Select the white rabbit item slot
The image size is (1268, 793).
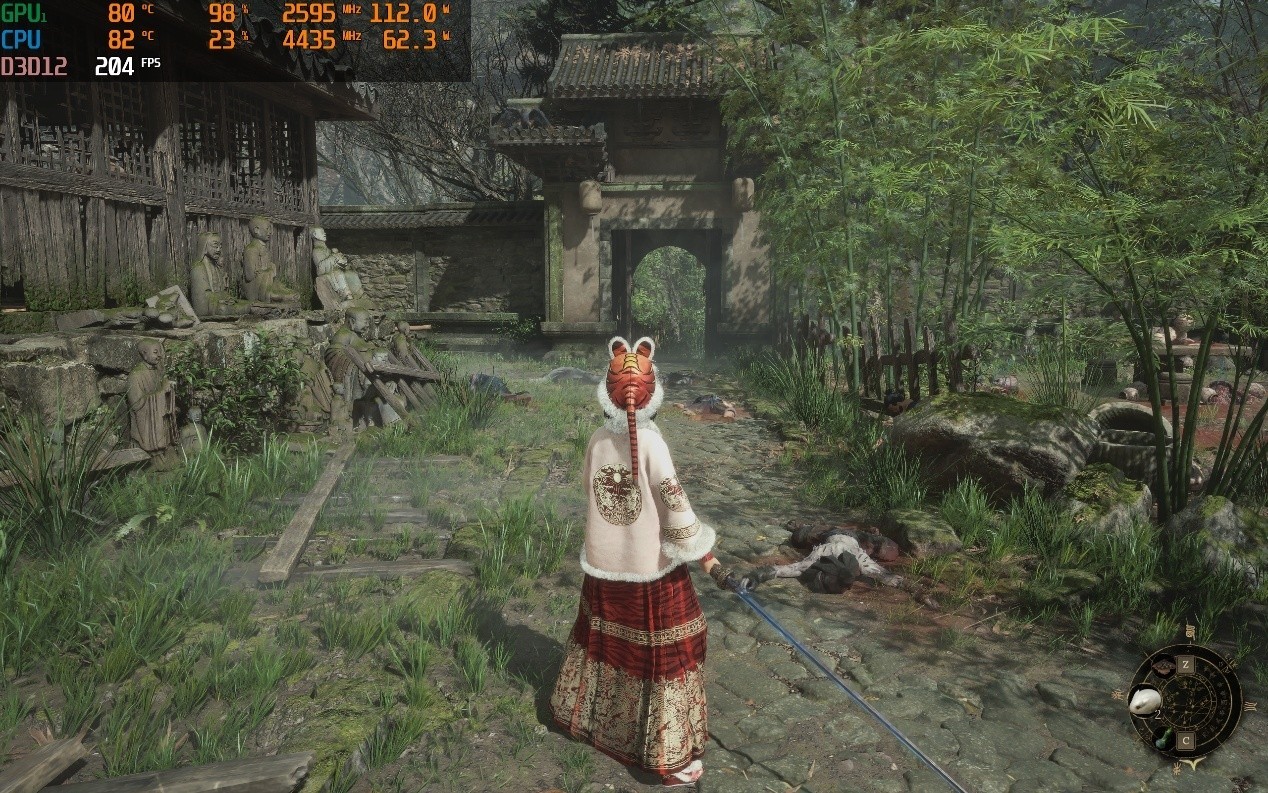(1144, 702)
